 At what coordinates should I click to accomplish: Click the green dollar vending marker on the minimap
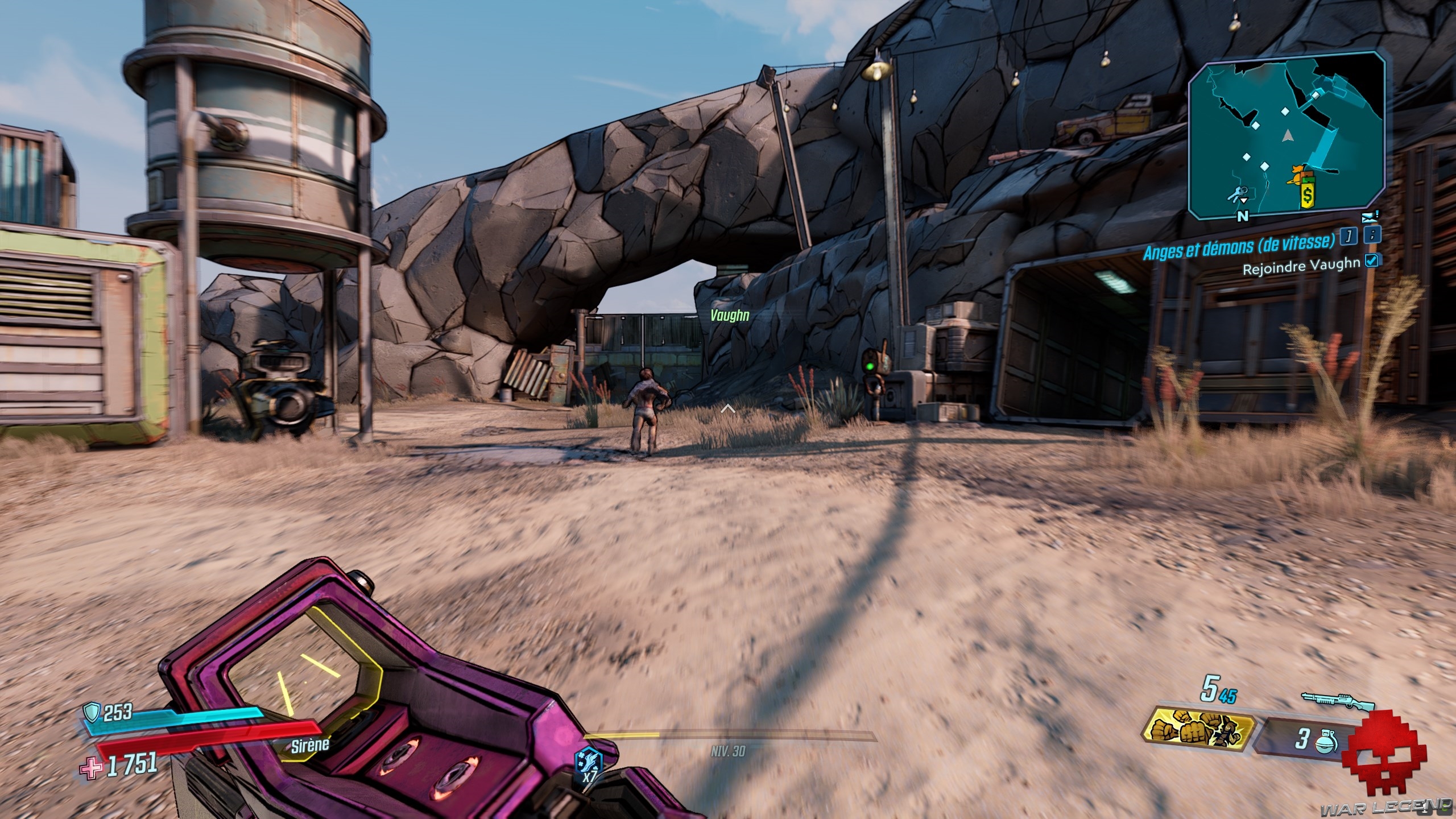[x=1308, y=196]
